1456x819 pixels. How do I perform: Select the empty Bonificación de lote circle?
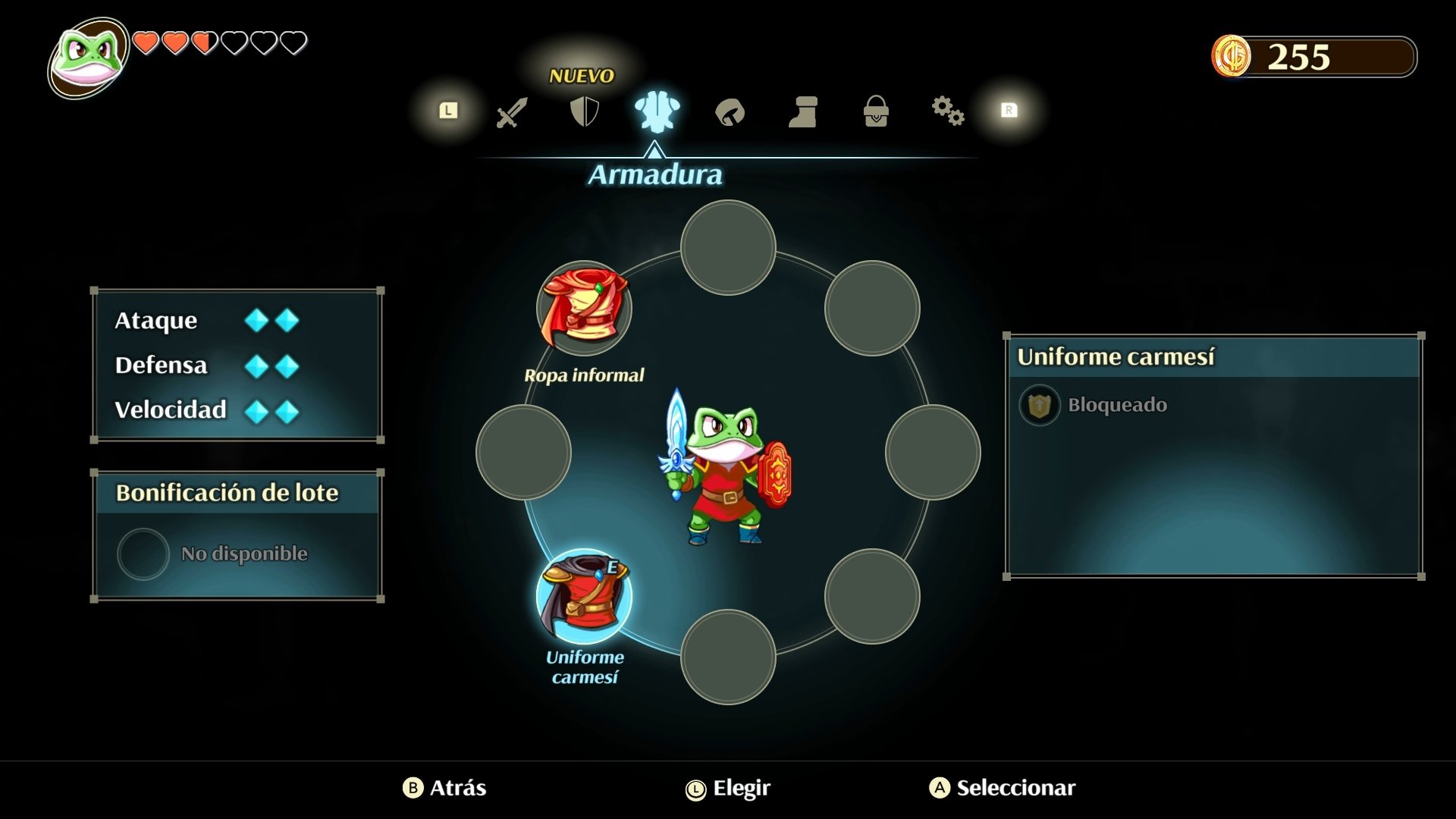(143, 554)
